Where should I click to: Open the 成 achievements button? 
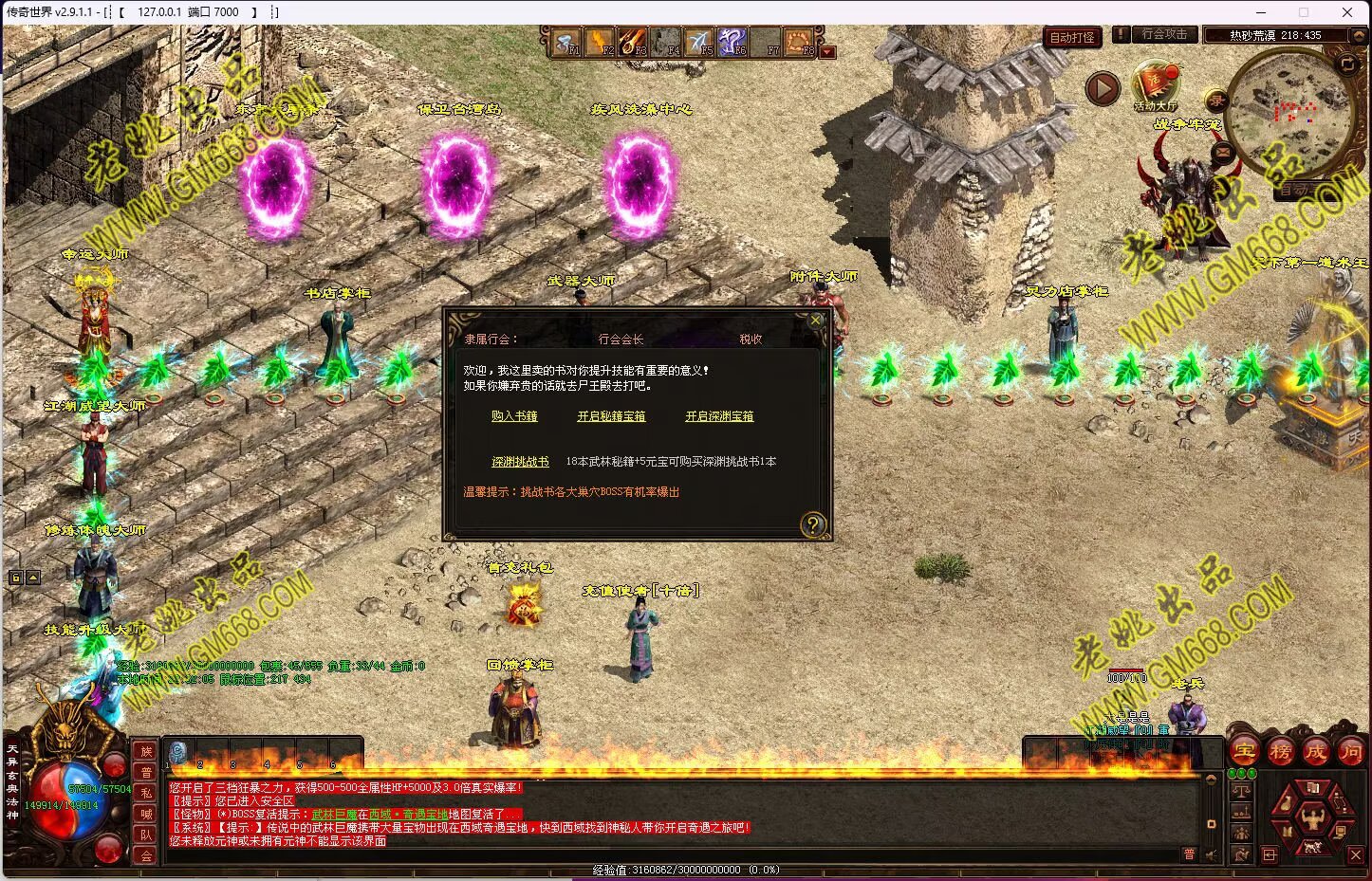[1315, 752]
